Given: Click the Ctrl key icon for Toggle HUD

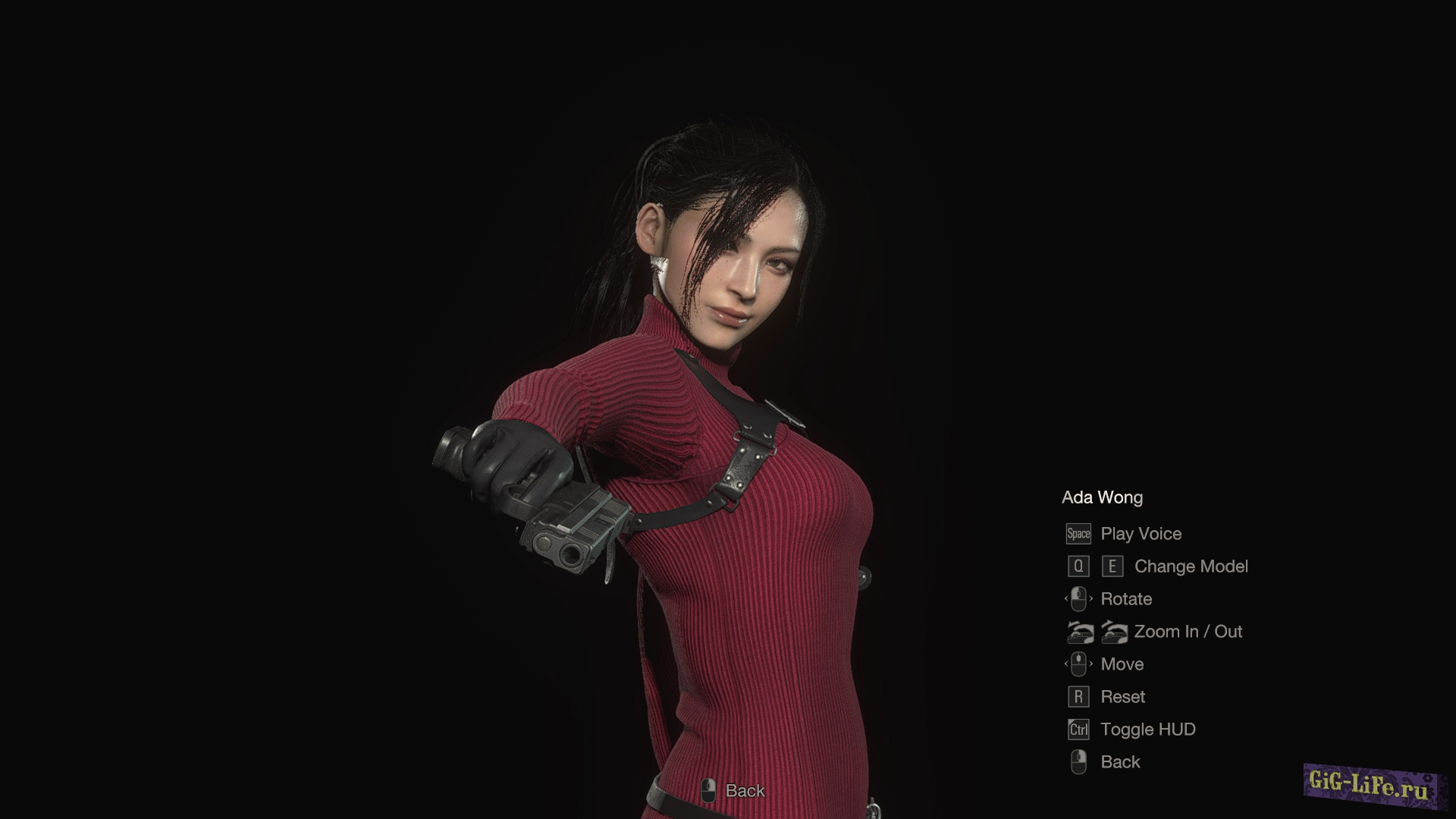Looking at the screenshot, I should pyautogui.click(x=1077, y=729).
